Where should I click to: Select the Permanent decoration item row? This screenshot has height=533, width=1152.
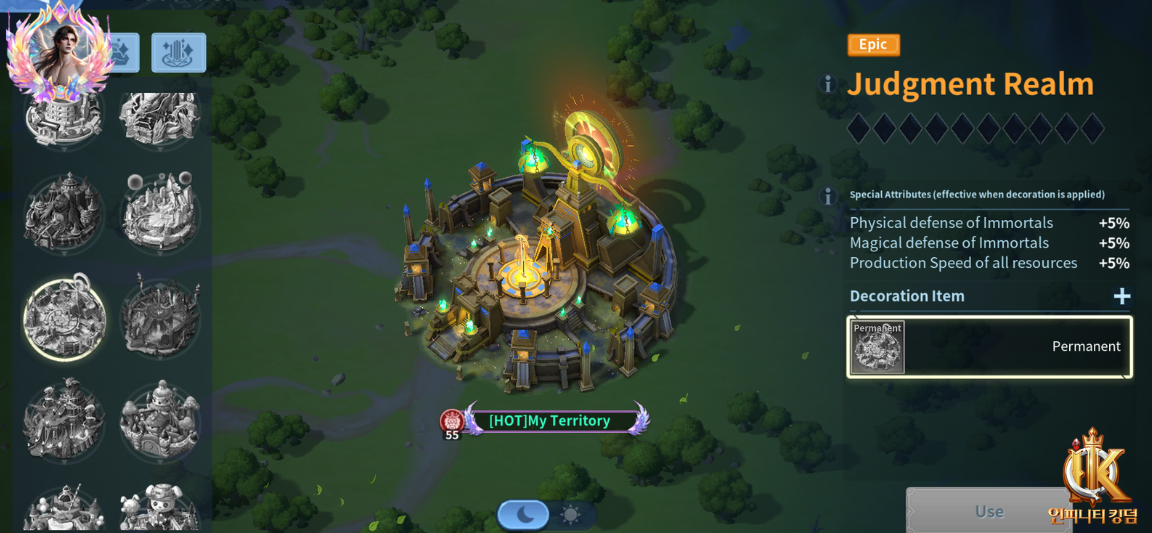[x=989, y=347]
